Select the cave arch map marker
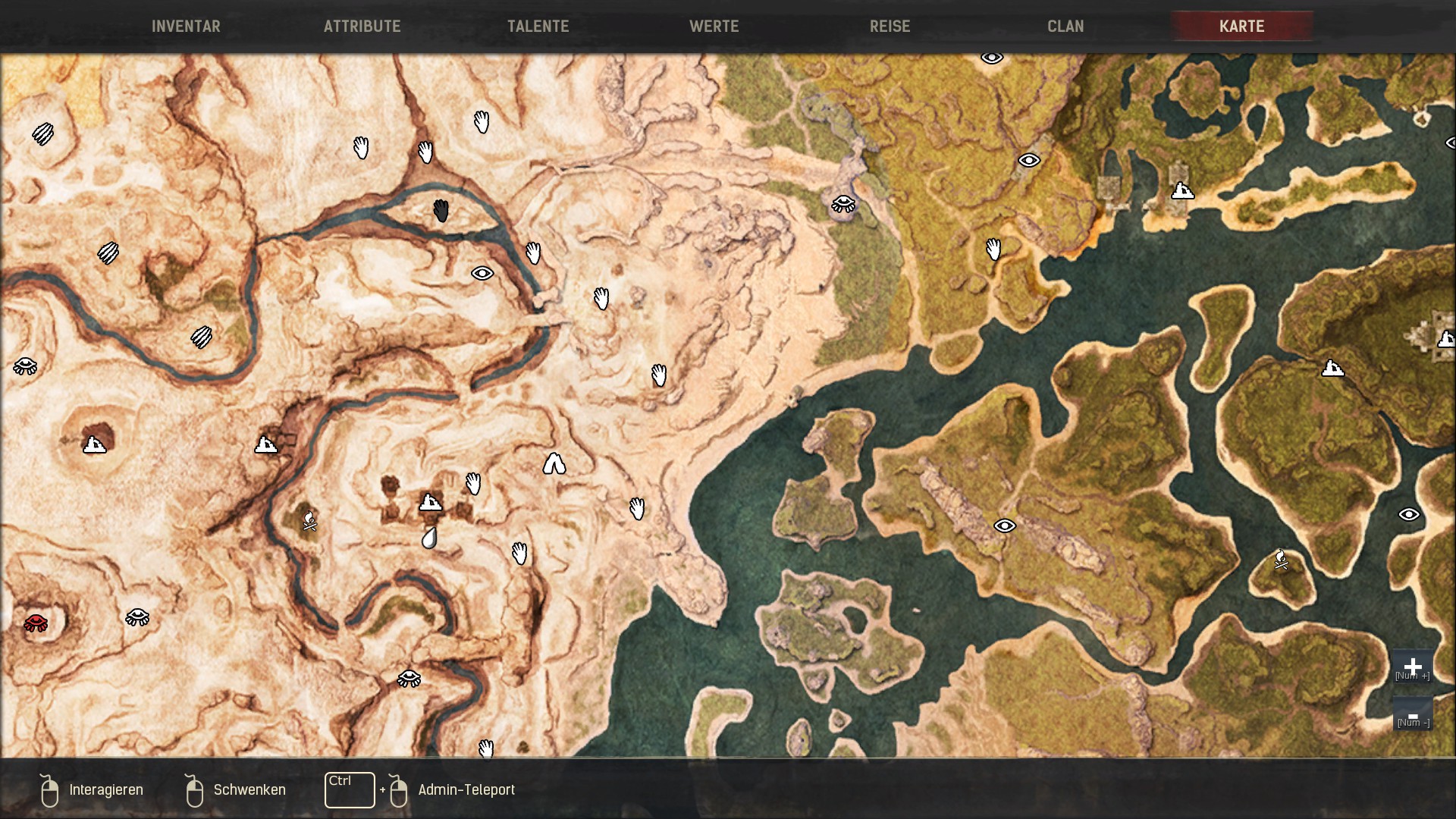The height and width of the screenshot is (819, 1456). pos(554,463)
